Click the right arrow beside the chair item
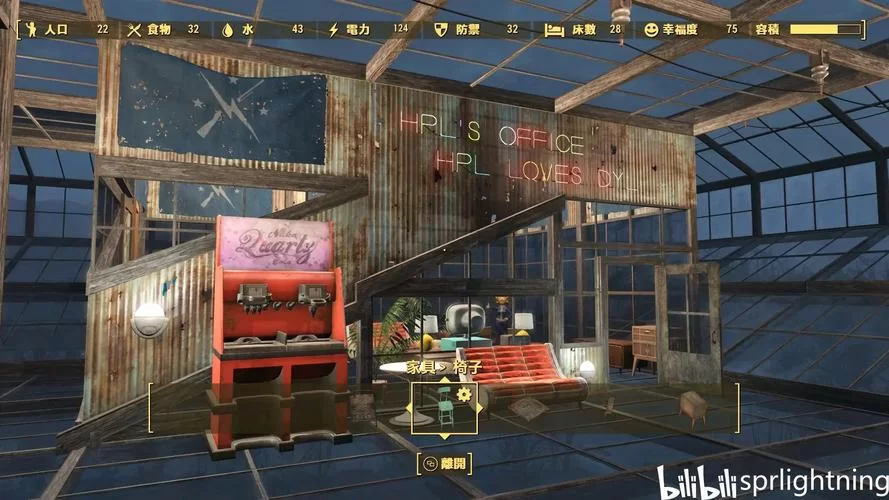 [481, 408]
